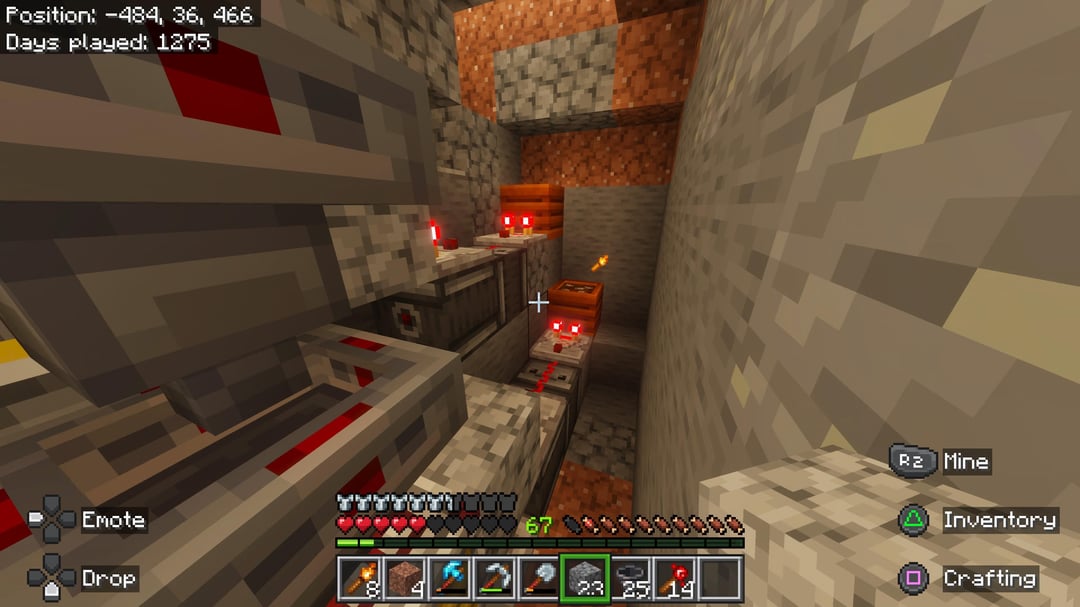Select the gray stone block stack of 23

(x=585, y=578)
